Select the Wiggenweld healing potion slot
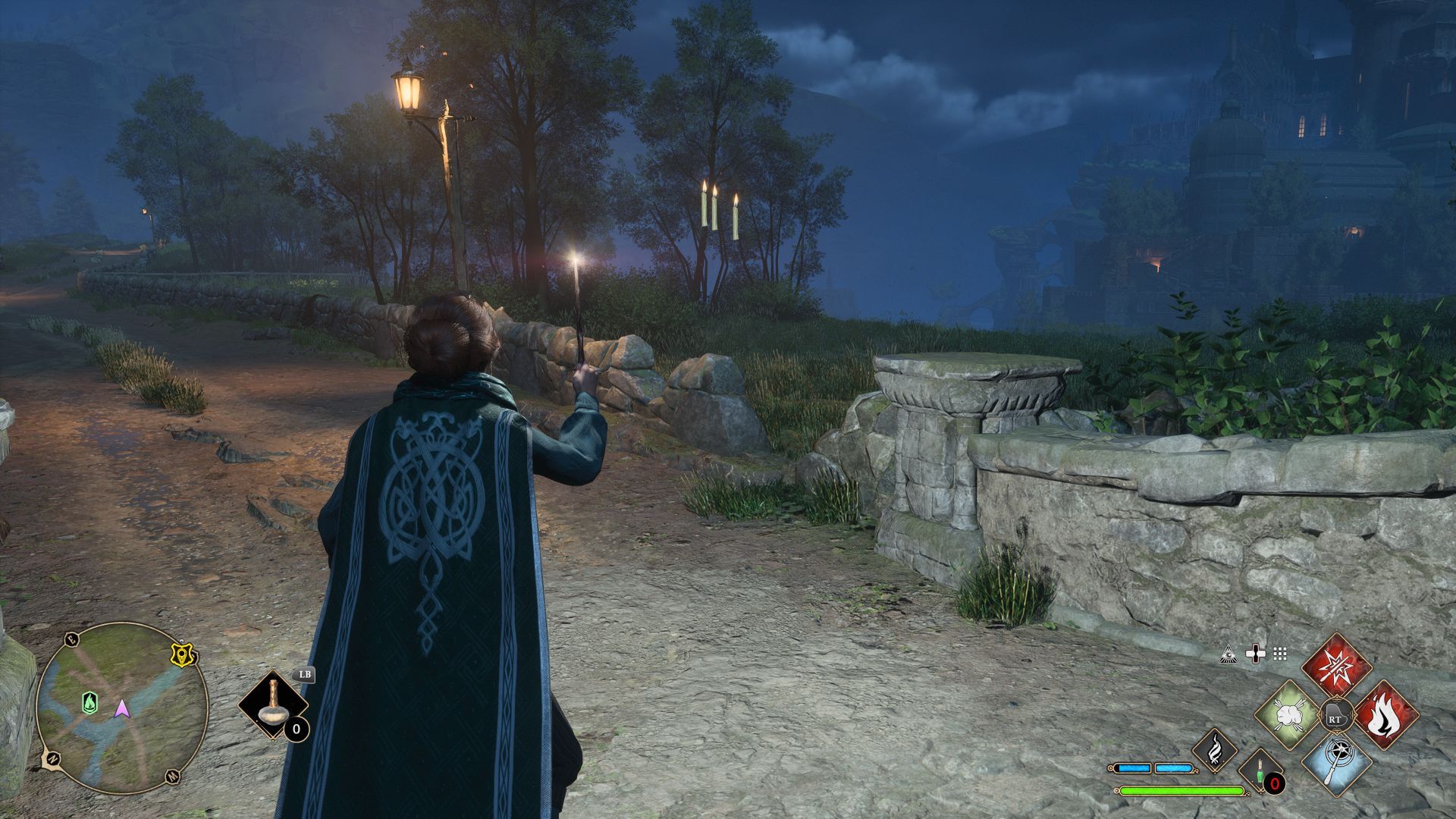The height and width of the screenshot is (819, 1456). click(1261, 772)
